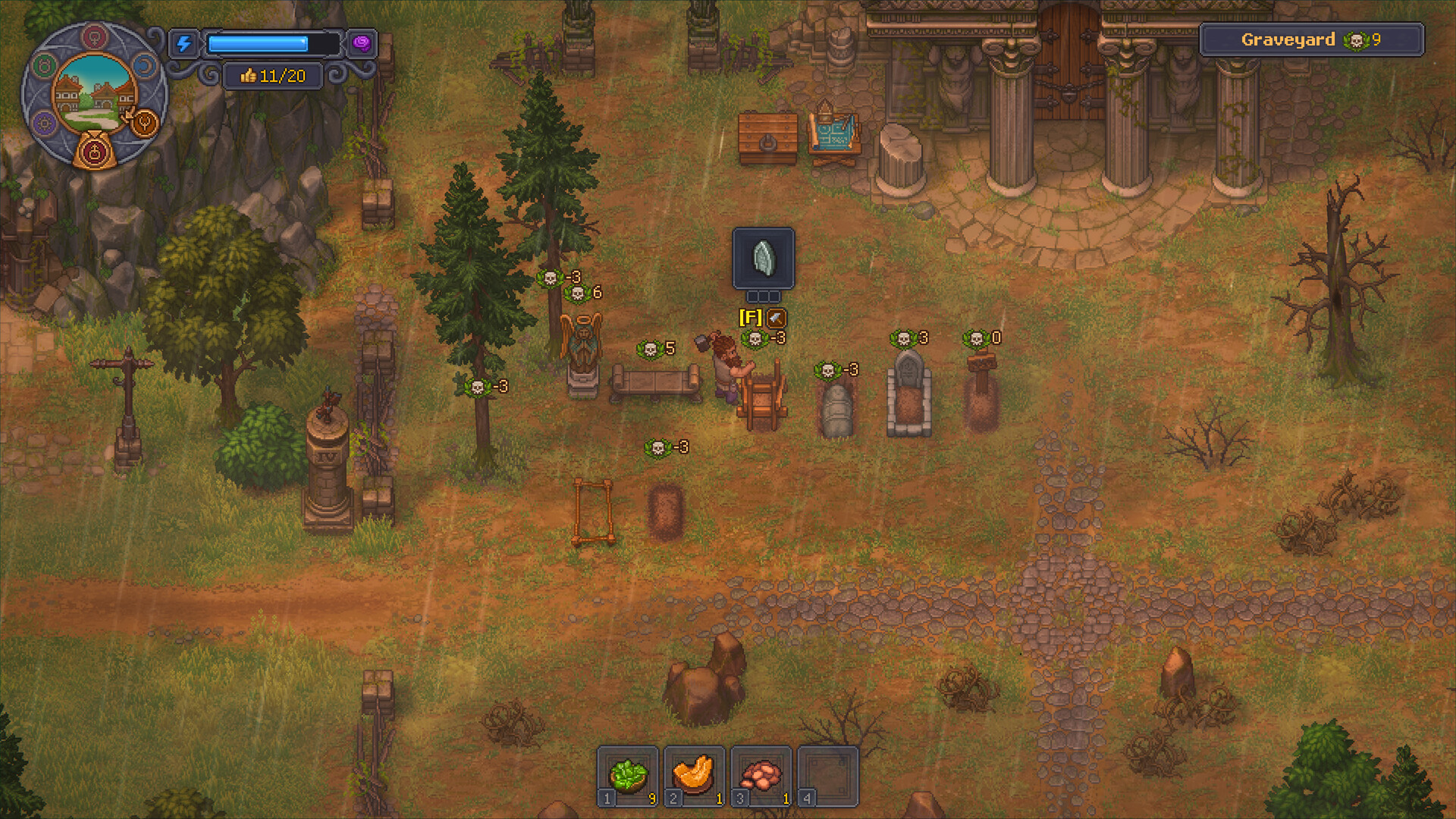1456x819 pixels.
Task: Select the salad in hotbar slot 1
Action: click(x=629, y=775)
